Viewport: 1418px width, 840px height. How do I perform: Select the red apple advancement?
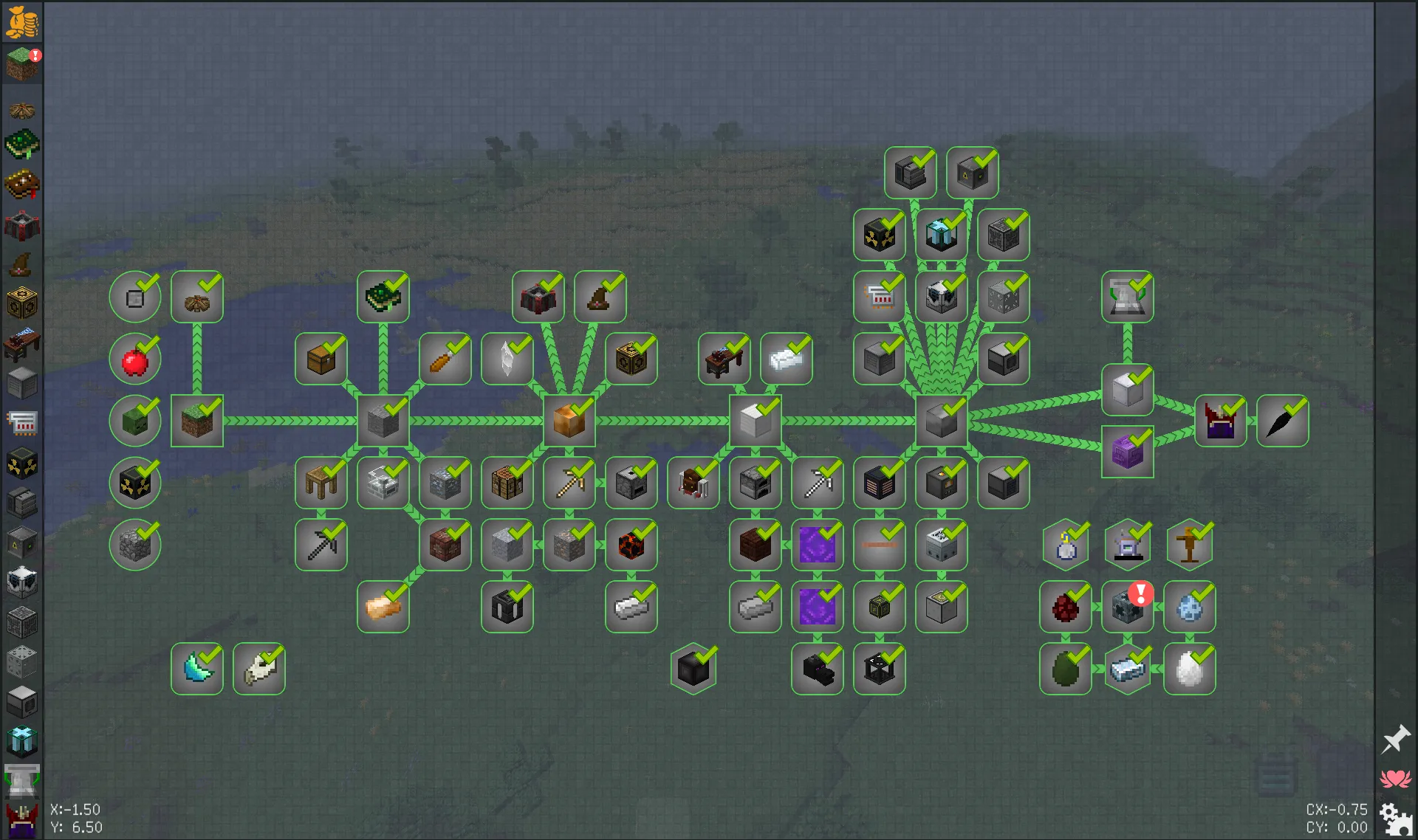click(135, 359)
